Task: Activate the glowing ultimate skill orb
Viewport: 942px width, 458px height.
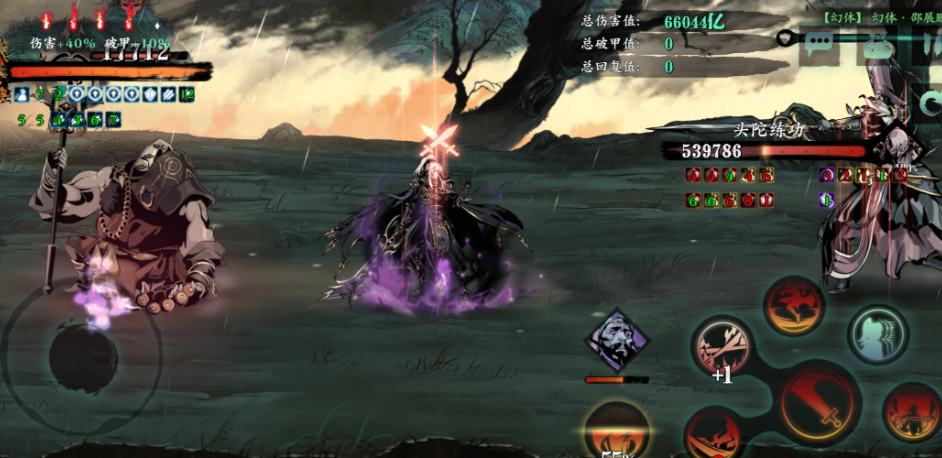Action: [616, 434]
